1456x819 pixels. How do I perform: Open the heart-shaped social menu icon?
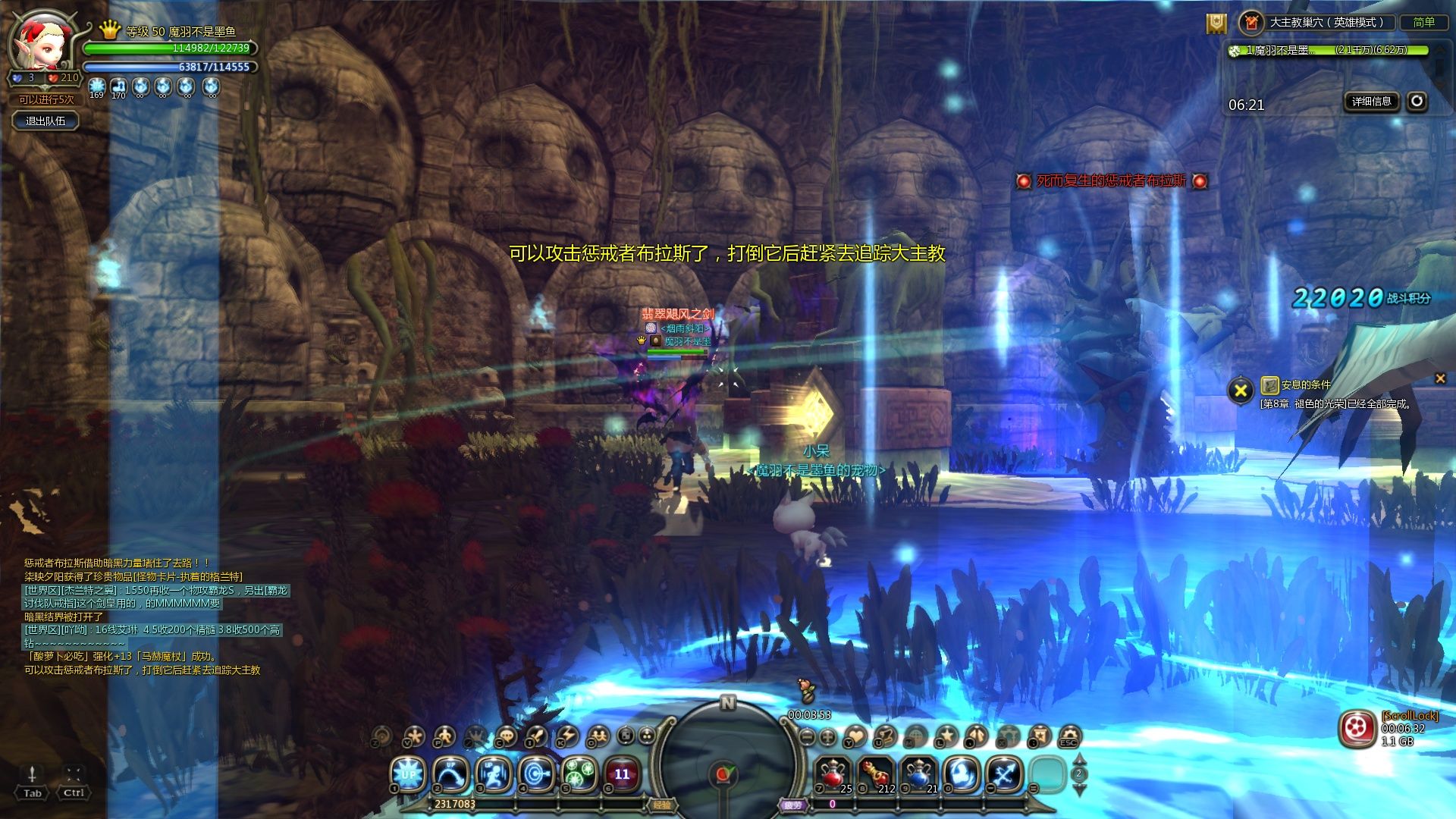855,736
